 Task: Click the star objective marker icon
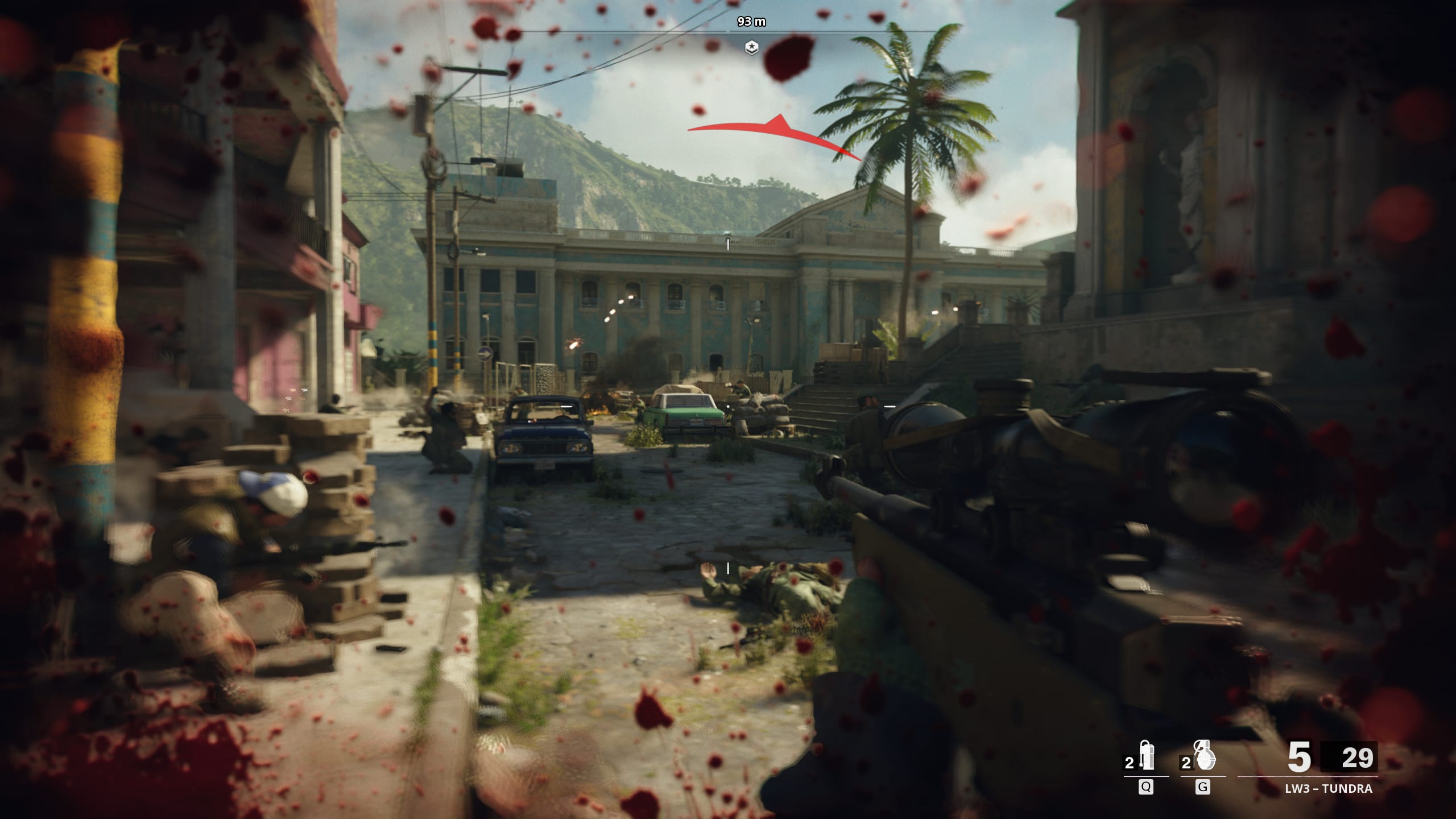[752, 47]
